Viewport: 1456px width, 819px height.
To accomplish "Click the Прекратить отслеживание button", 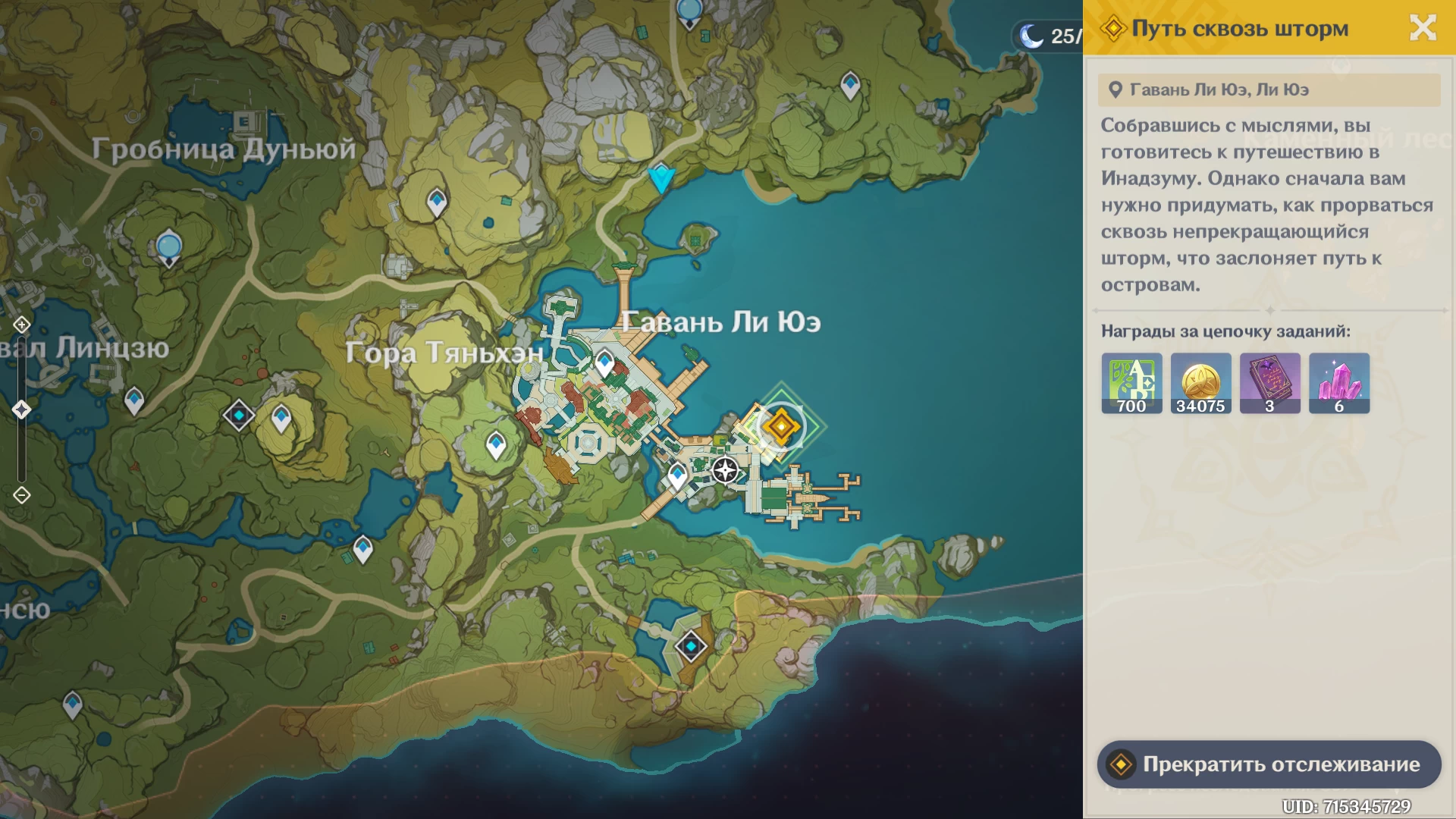I will click(1269, 764).
